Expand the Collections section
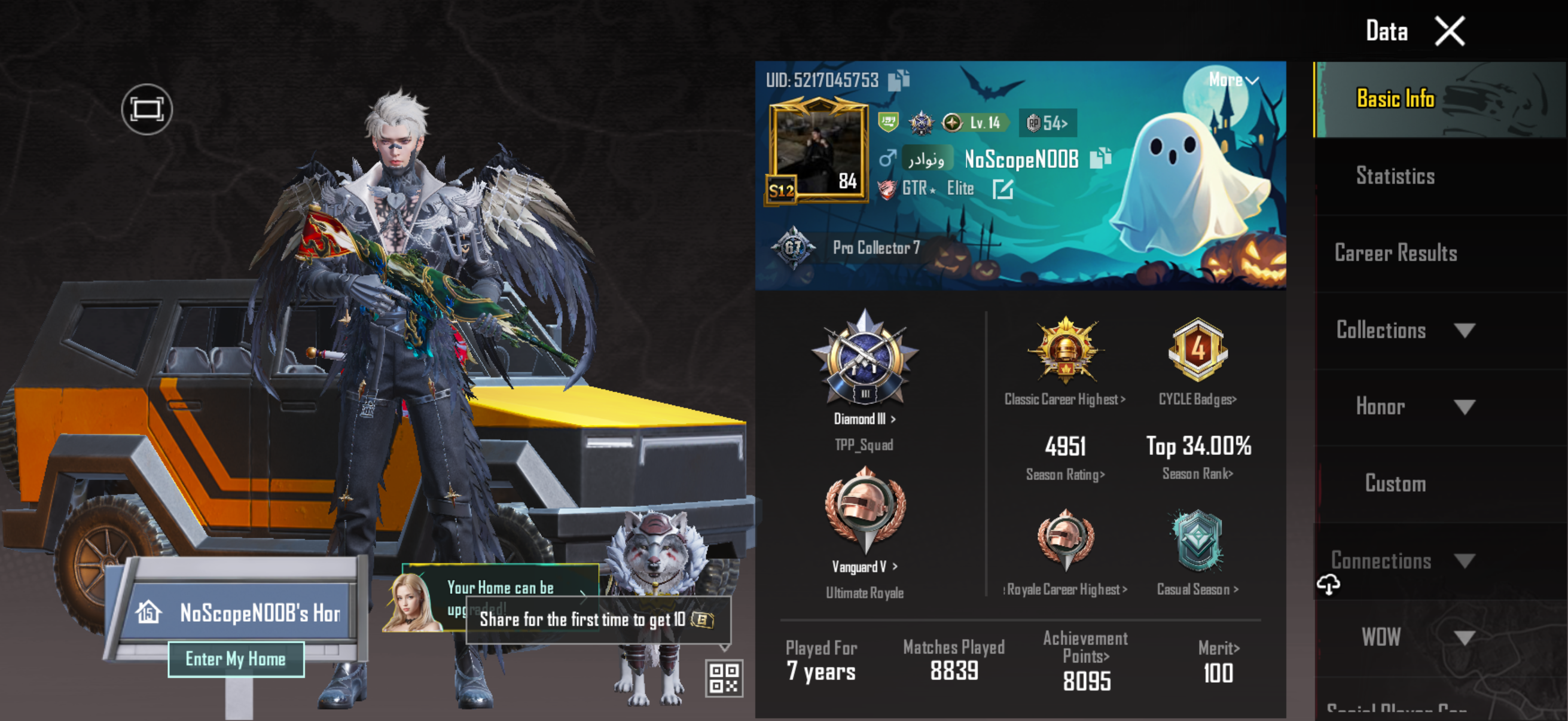This screenshot has height=721, width=1568. 1464,331
